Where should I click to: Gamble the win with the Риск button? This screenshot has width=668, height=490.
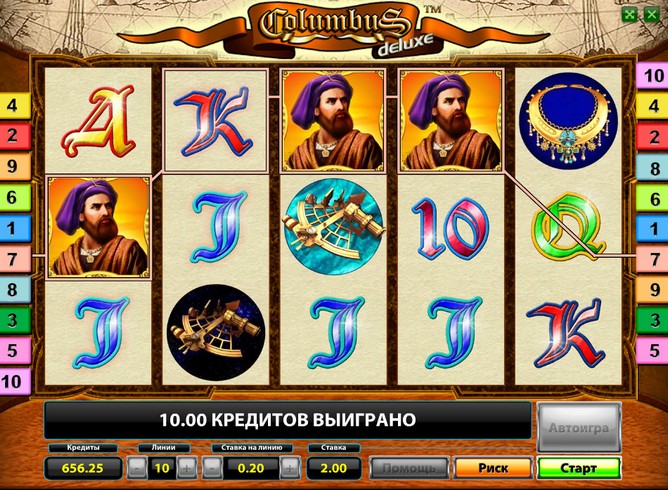pos(493,467)
